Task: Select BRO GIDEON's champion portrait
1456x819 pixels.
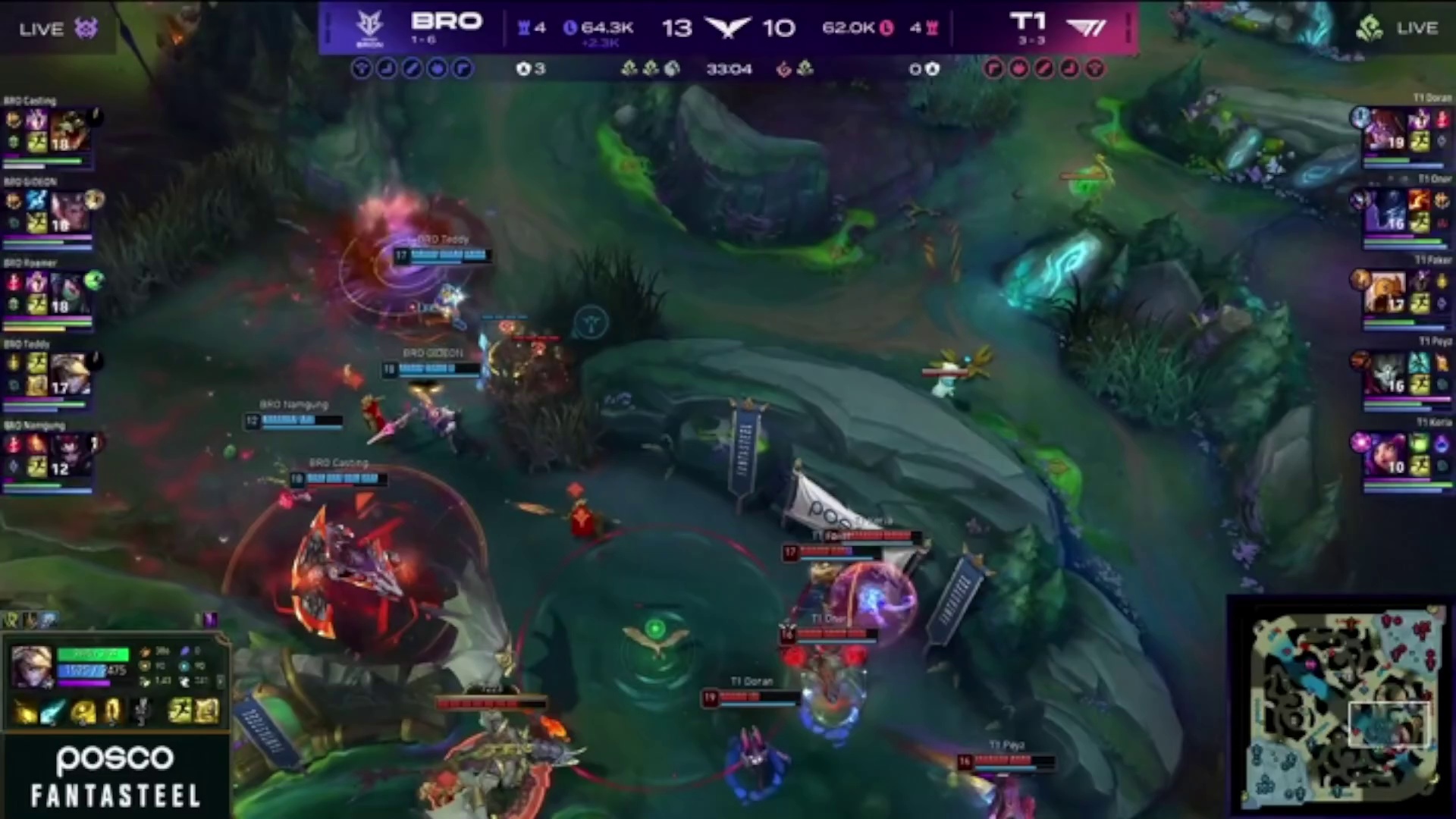Action: 72,212
